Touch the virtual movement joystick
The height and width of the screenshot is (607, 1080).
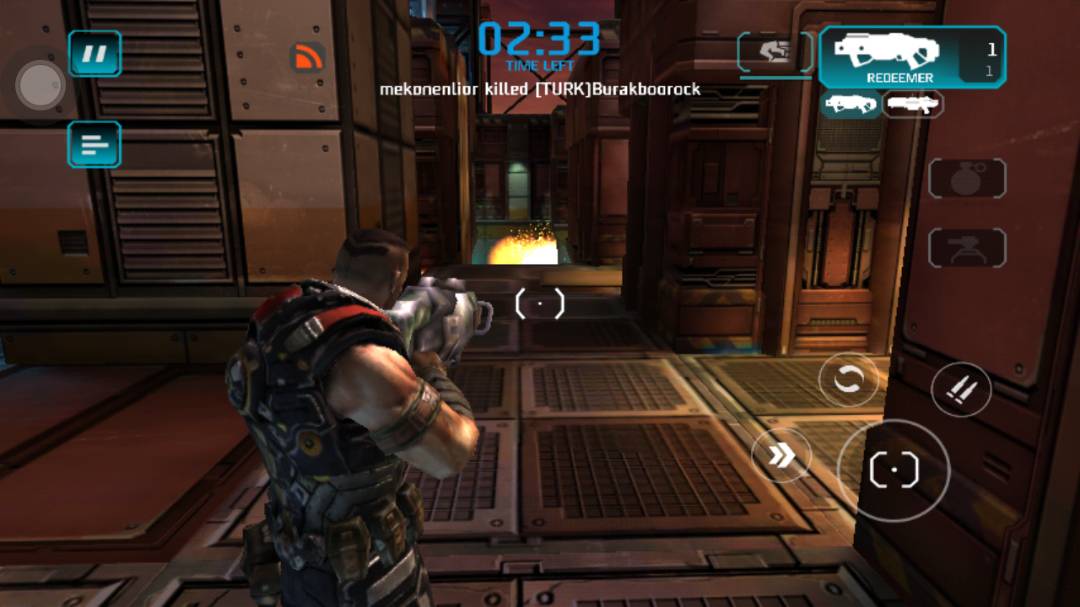pos(41,86)
